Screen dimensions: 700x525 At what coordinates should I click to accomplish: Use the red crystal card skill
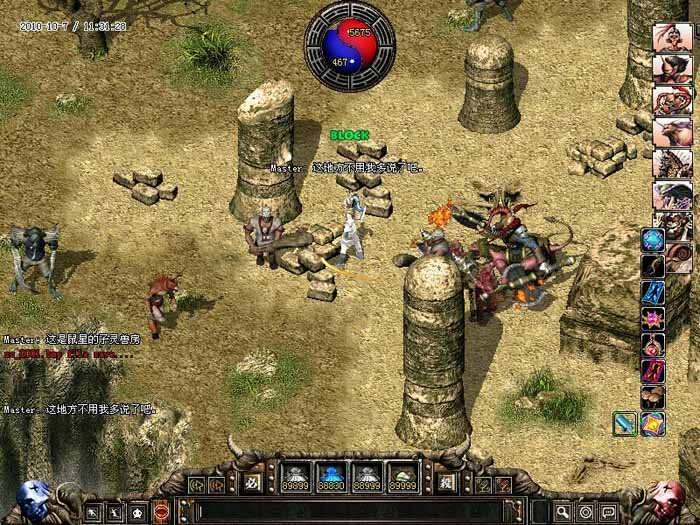click(653, 371)
